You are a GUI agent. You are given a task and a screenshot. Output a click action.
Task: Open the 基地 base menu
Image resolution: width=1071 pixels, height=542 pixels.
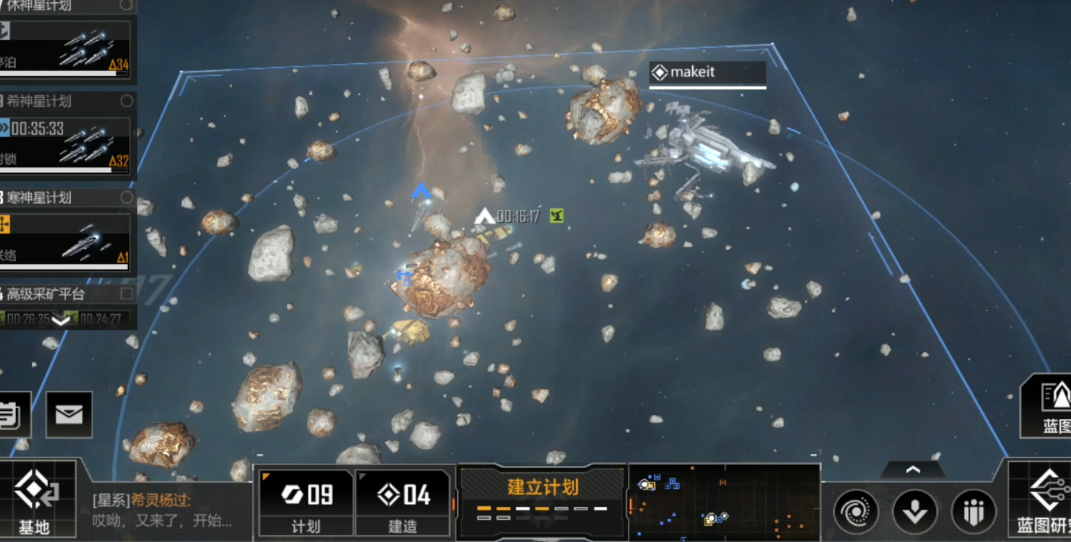(35, 498)
